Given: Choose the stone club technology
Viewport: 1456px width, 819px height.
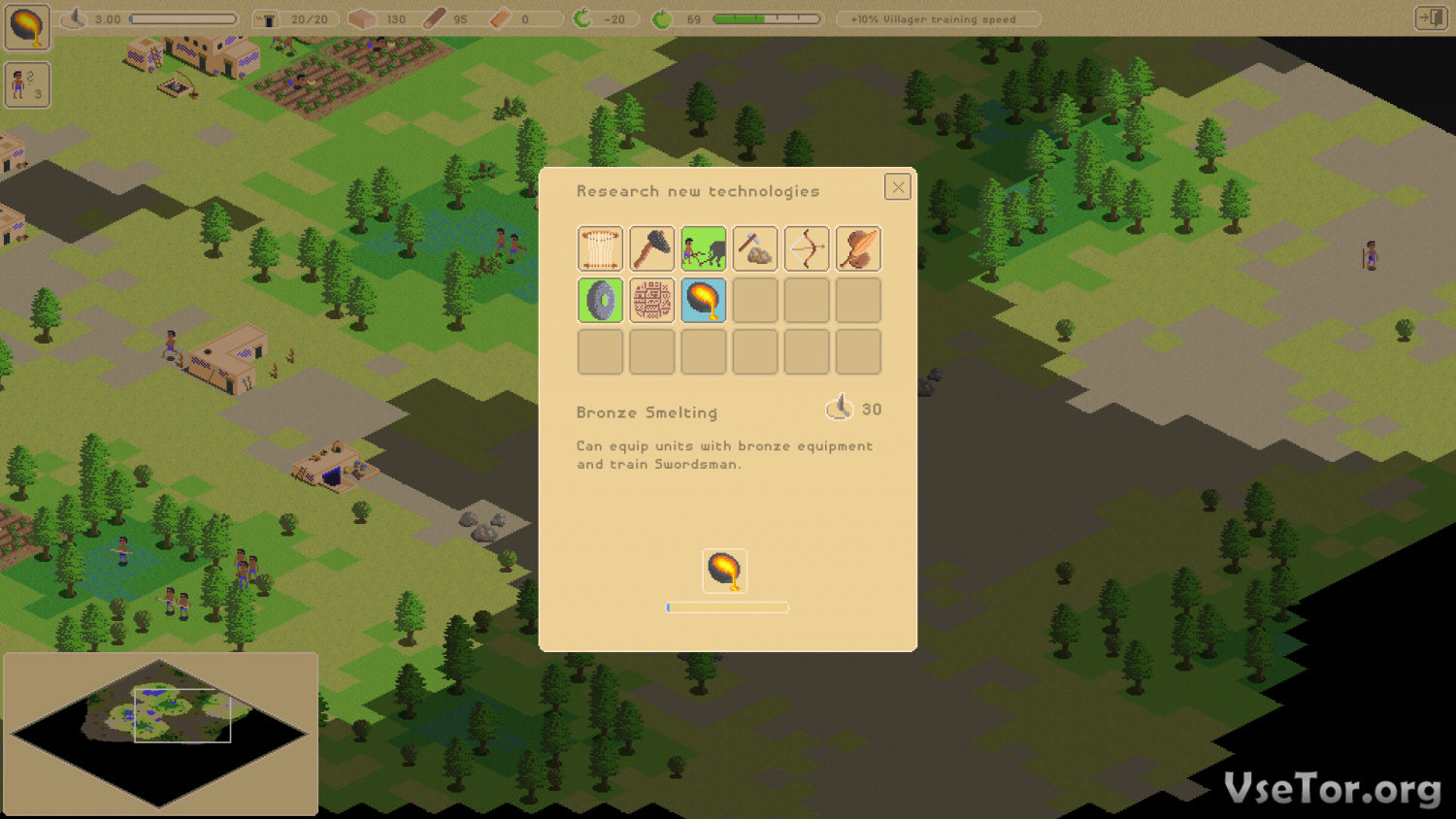Looking at the screenshot, I should click(x=651, y=248).
